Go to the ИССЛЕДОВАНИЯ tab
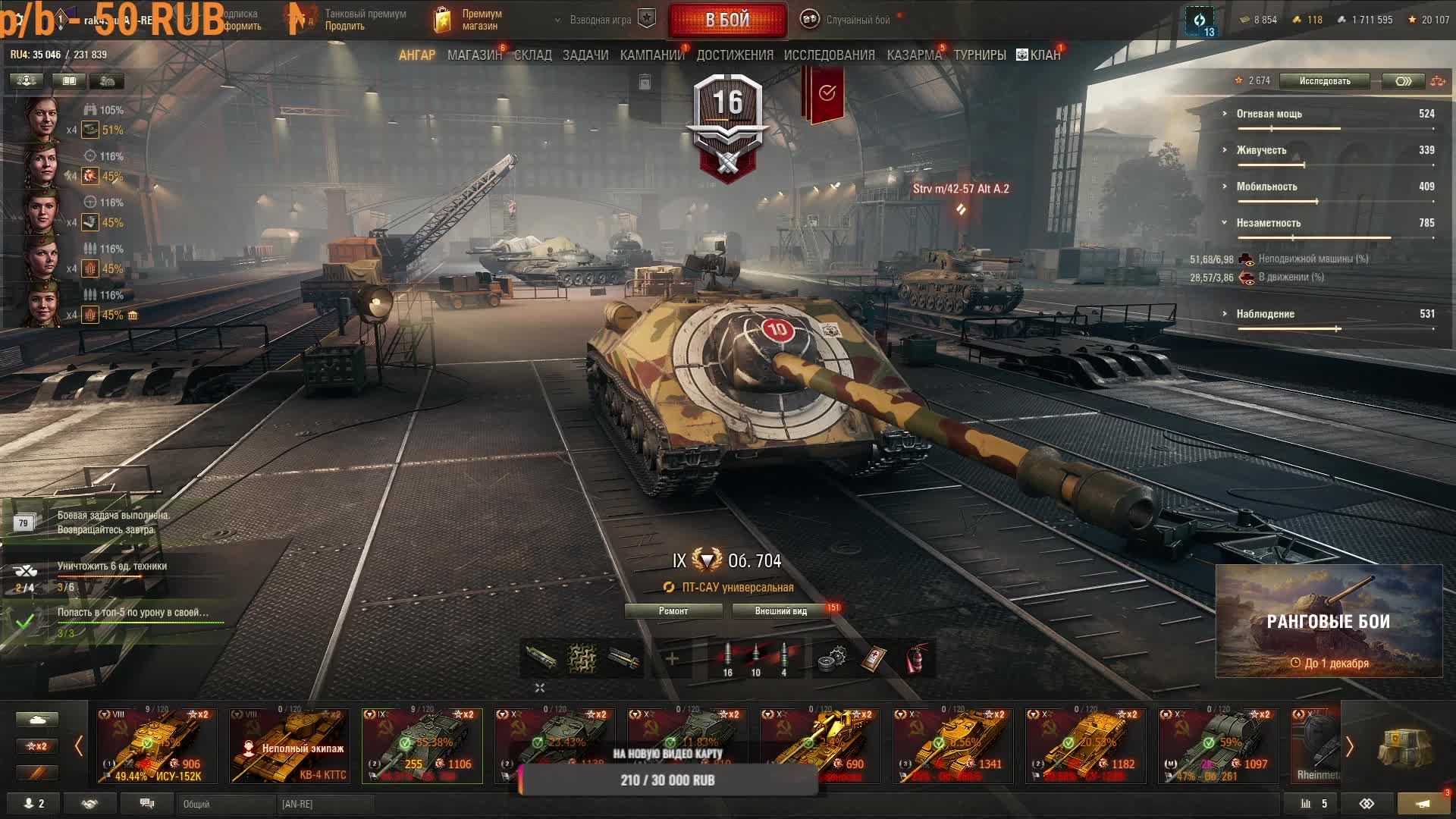 [x=829, y=55]
